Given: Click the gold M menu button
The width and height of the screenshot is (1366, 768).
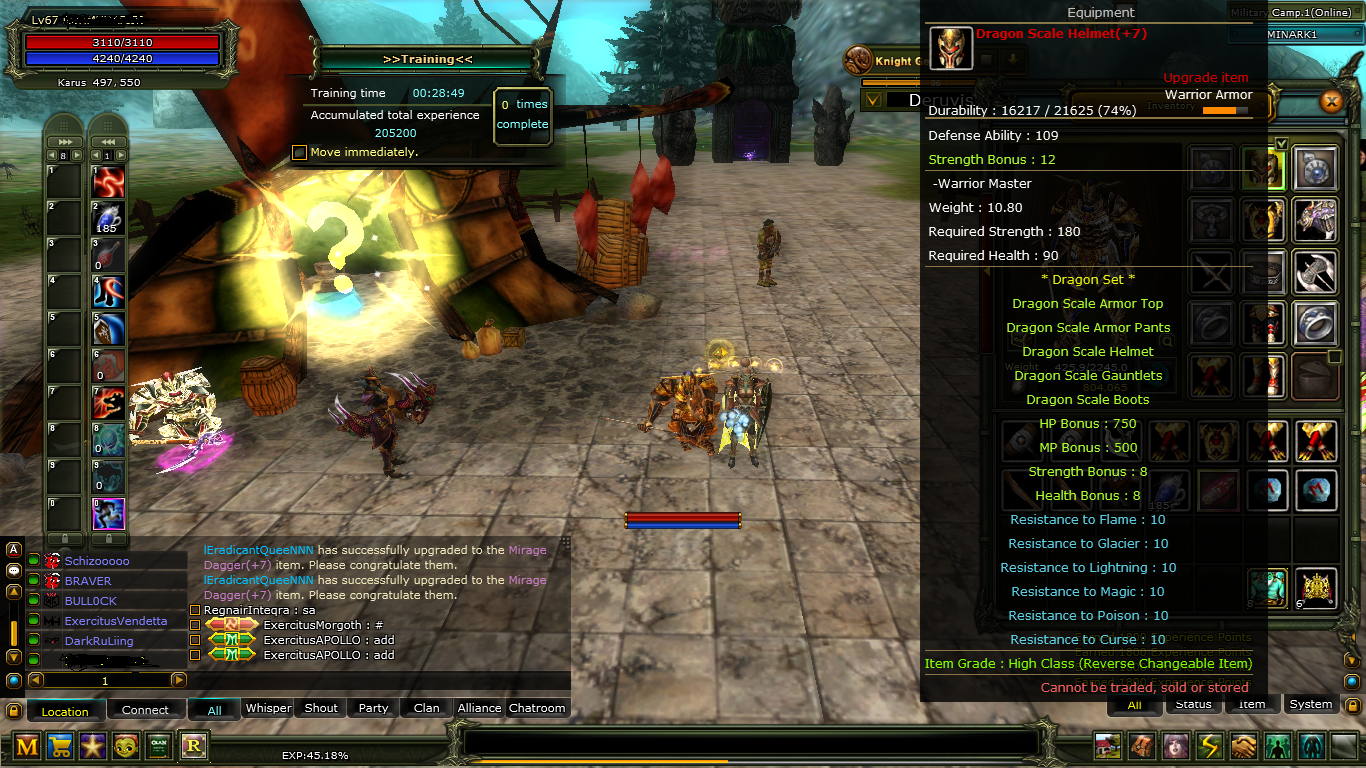Looking at the screenshot, I should tap(27, 745).
